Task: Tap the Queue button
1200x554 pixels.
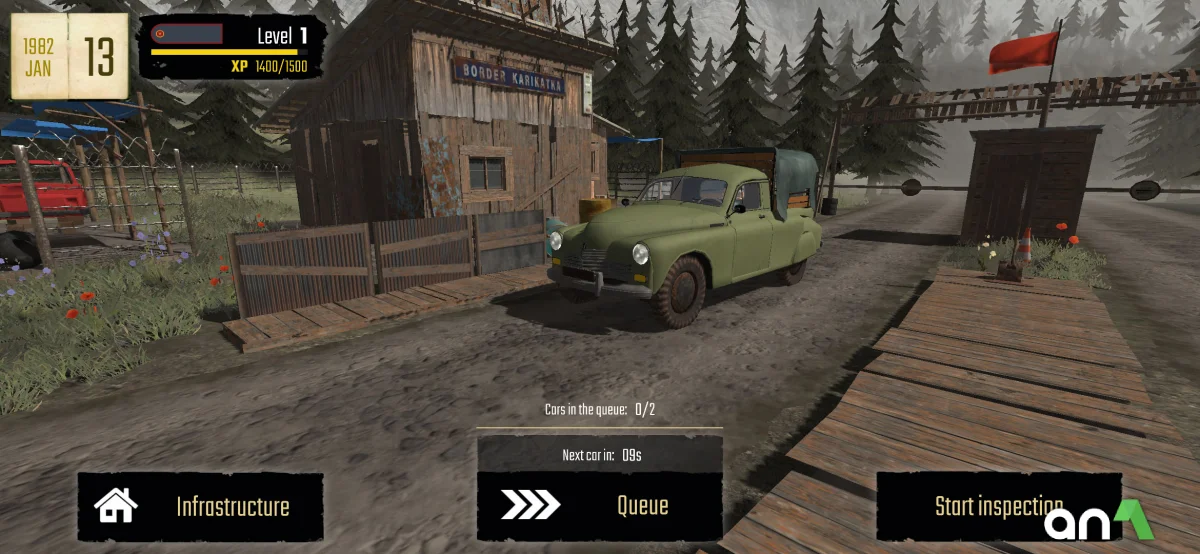Action: [600, 507]
